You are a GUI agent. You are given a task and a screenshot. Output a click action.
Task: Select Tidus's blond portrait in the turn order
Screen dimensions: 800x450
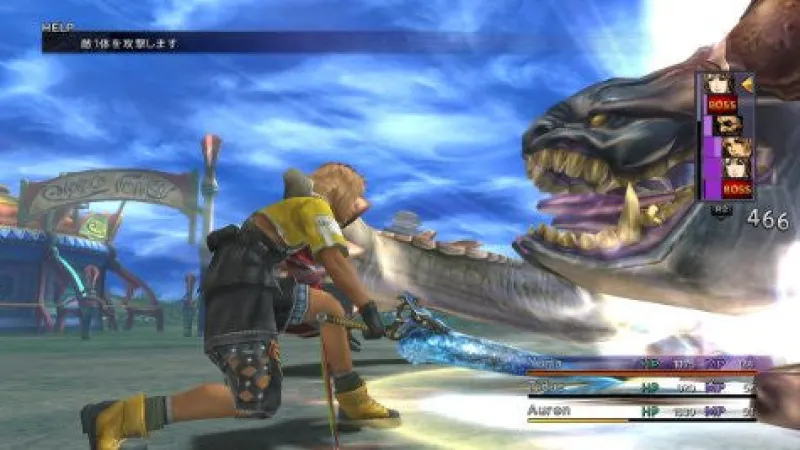coord(735,150)
